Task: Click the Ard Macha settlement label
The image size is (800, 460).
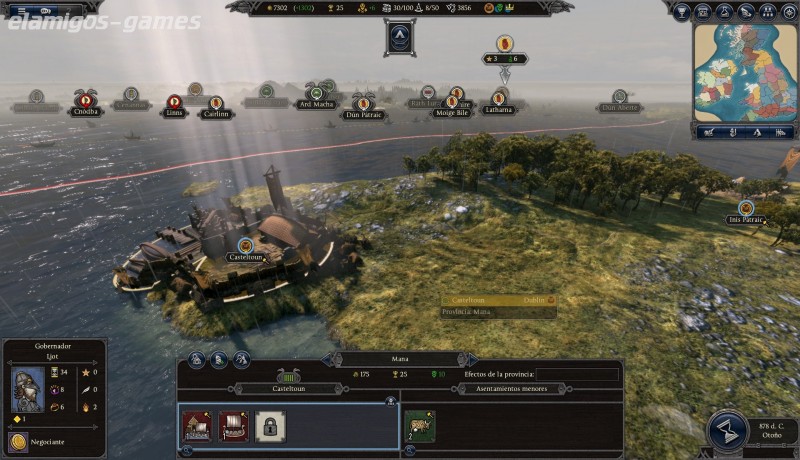Action: click(x=316, y=104)
